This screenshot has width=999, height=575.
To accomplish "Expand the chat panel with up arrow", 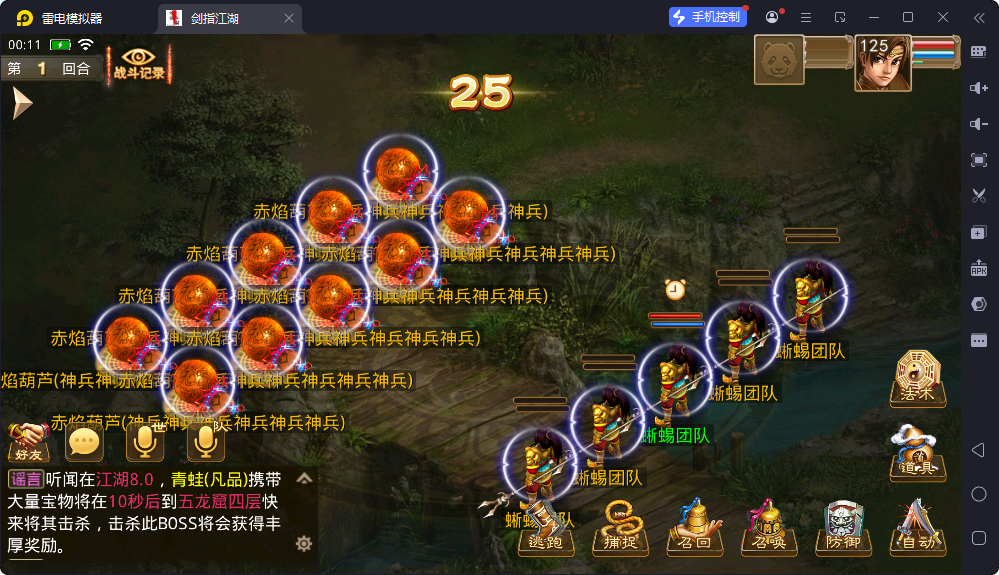I will [x=305, y=479].
